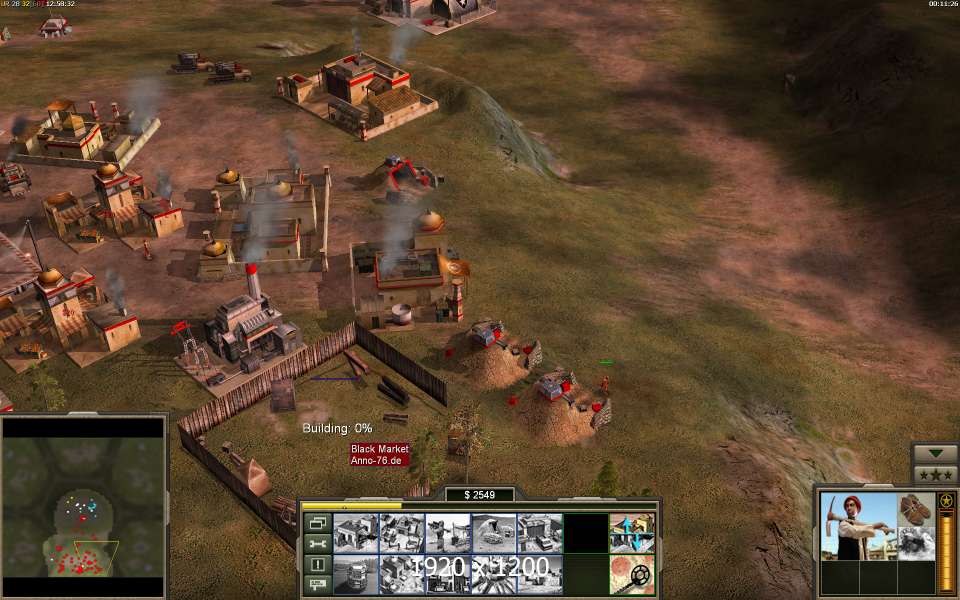Click the wrench repair button
The width and height of the screenshot is (960, 600).
[x=318, y=543]
